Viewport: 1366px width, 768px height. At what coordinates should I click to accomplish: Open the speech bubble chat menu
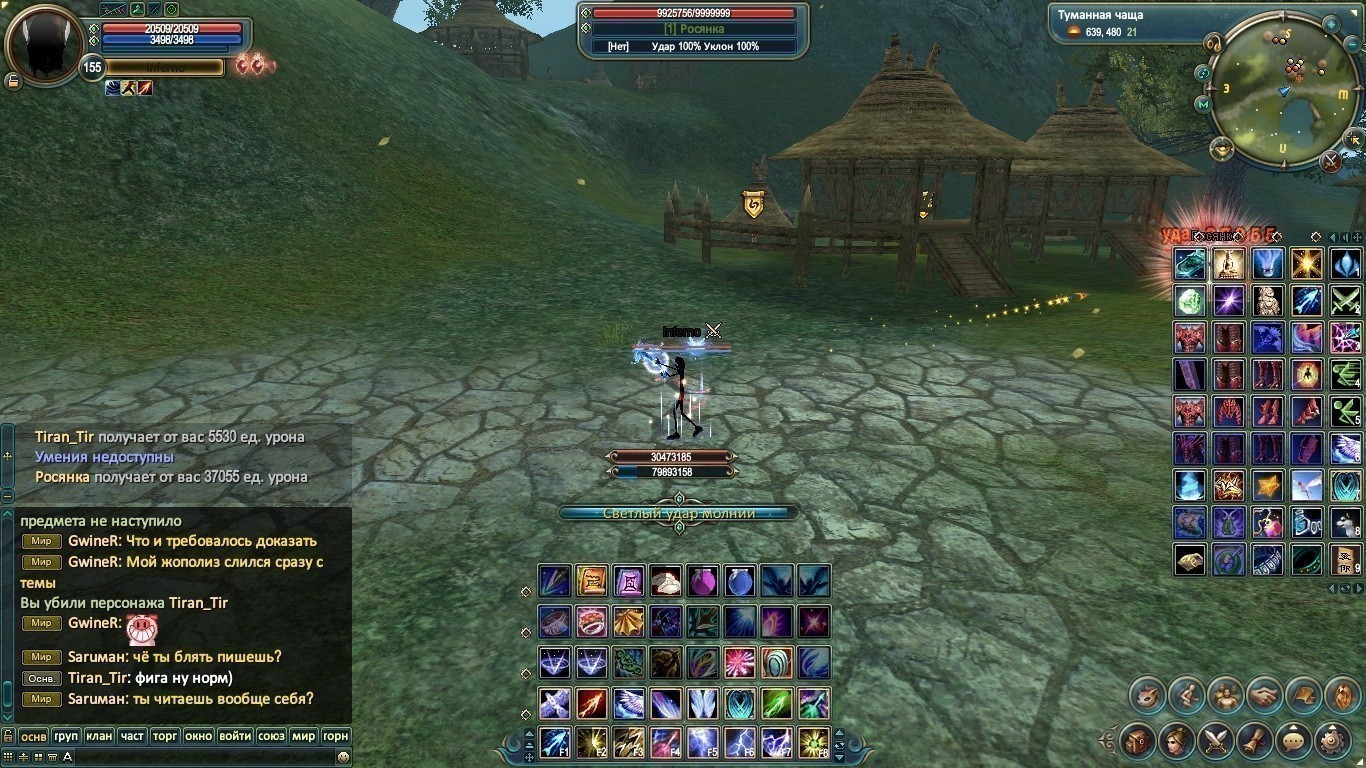pyautogui.click(x=1294, y=742)
